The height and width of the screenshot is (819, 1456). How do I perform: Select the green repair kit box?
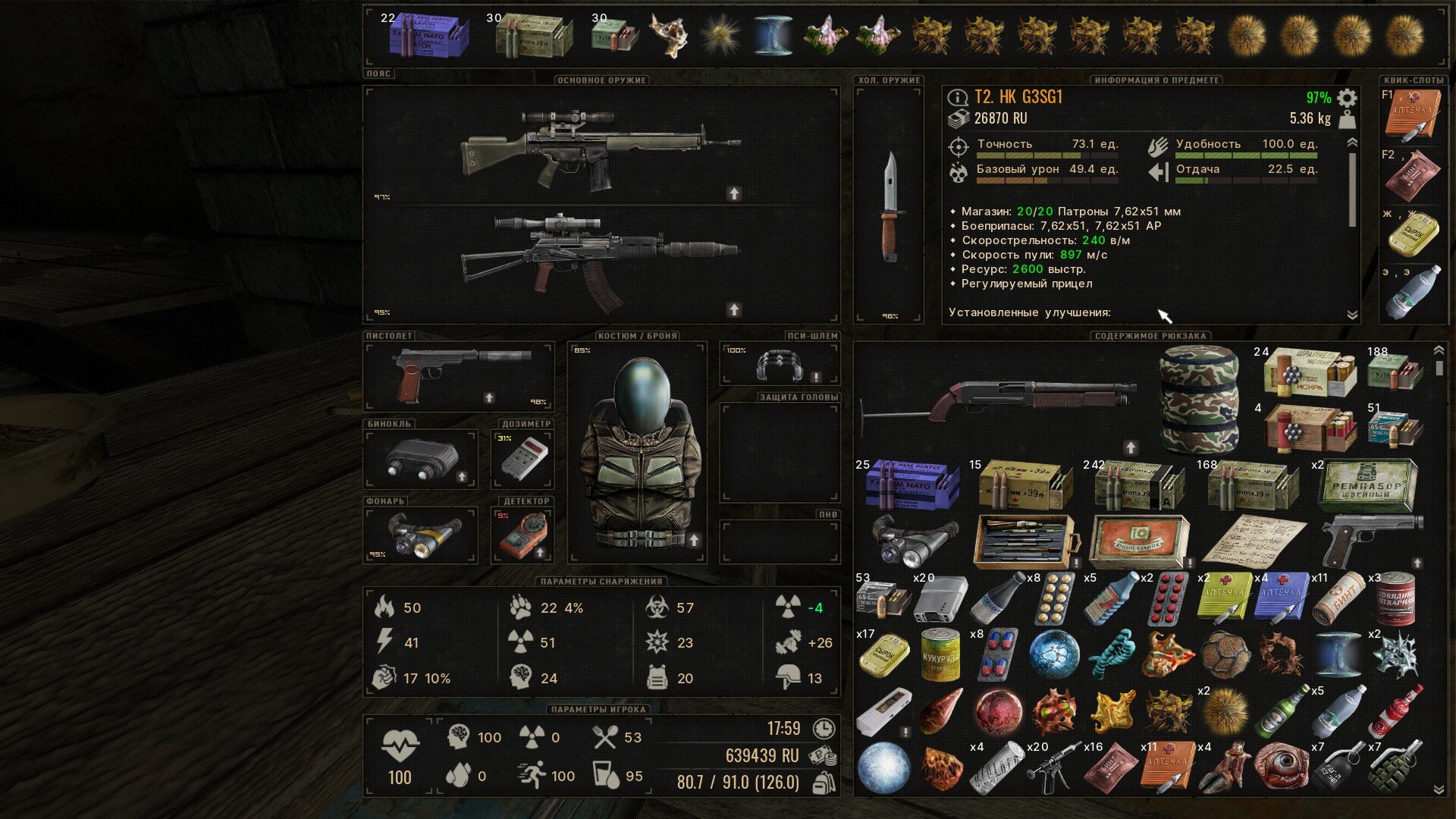tap(1367, 485)
